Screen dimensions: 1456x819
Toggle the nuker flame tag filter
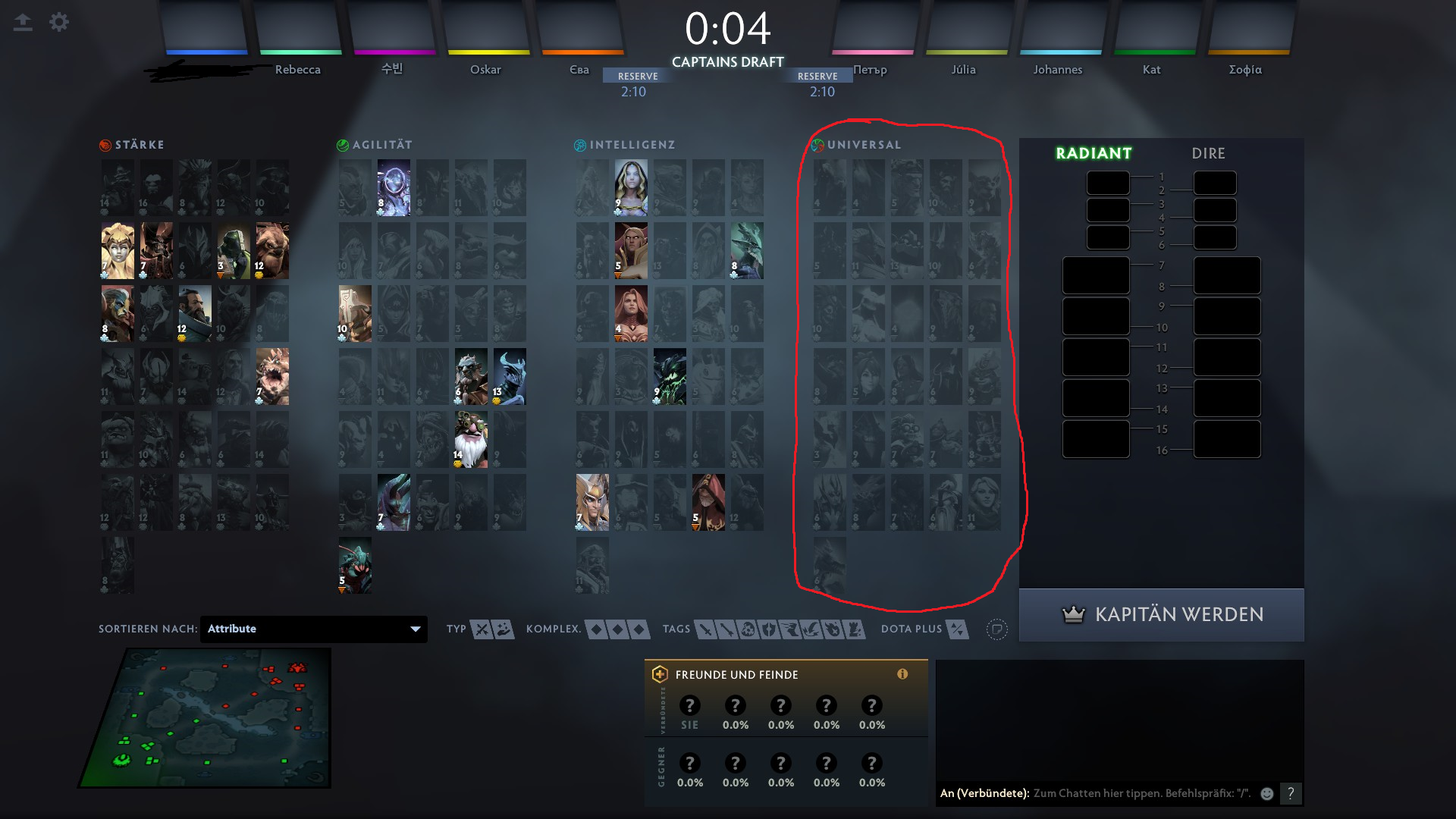(x=830, y=629)
